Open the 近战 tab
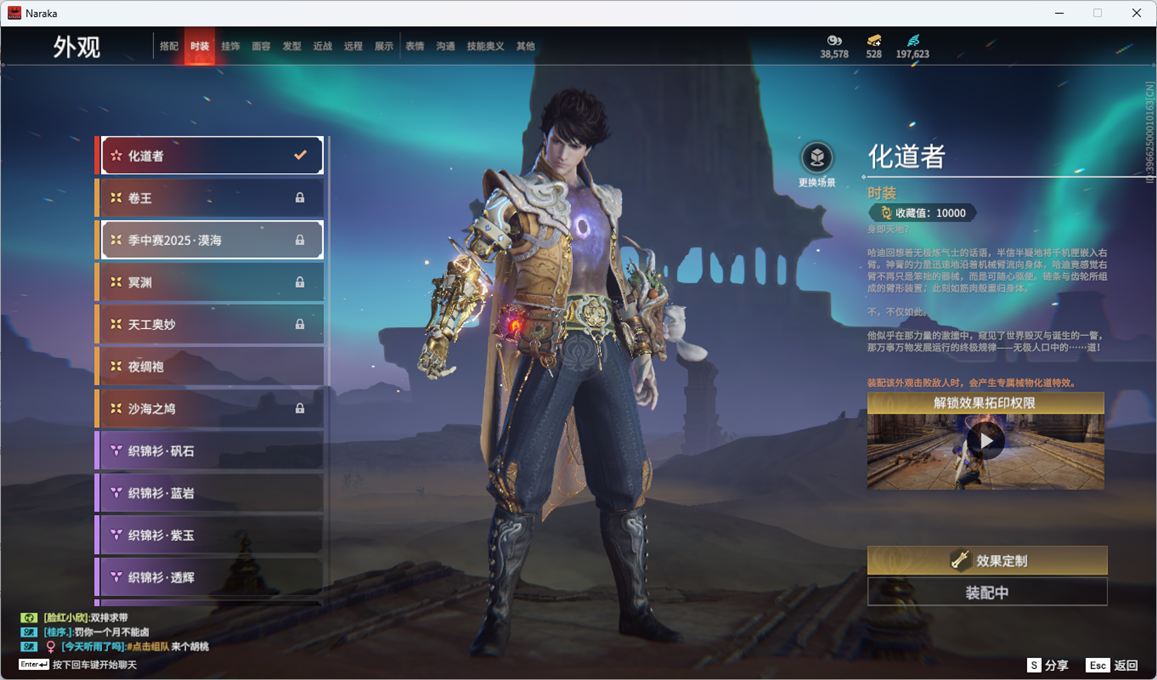This screenshot has height=680, width=1157. coord(322,46)
